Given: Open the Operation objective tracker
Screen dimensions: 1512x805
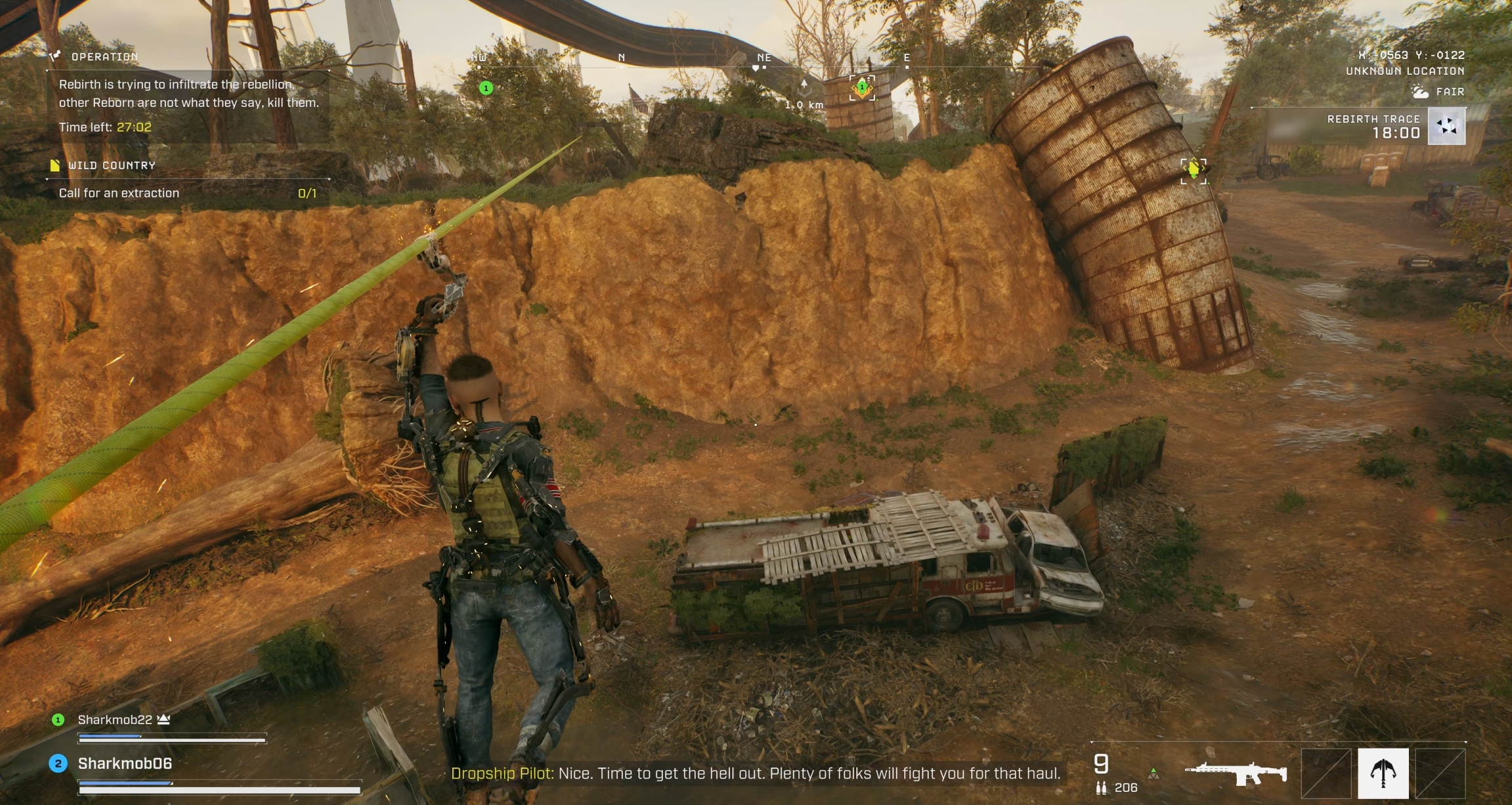Looking at the screenshot, I should 104,57.
